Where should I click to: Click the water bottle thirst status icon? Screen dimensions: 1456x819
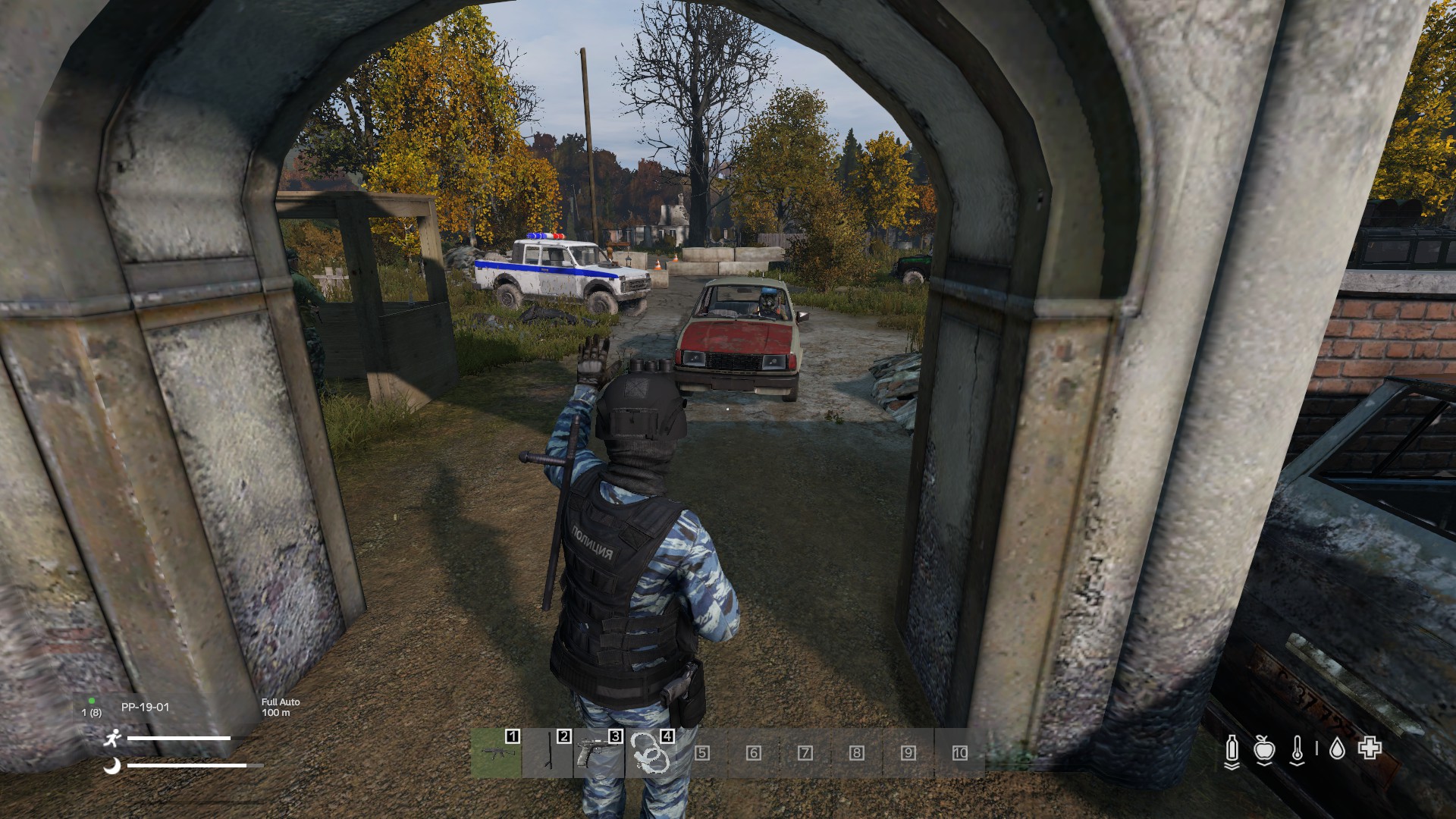coord(1232,750)
